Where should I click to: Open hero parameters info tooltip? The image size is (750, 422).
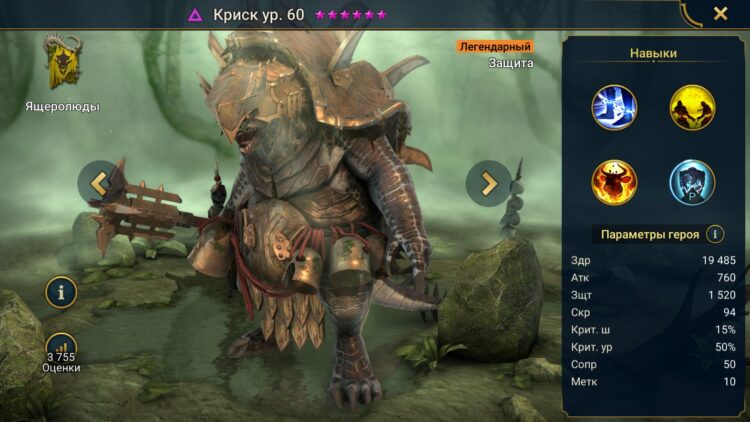(x=715, y=234)
